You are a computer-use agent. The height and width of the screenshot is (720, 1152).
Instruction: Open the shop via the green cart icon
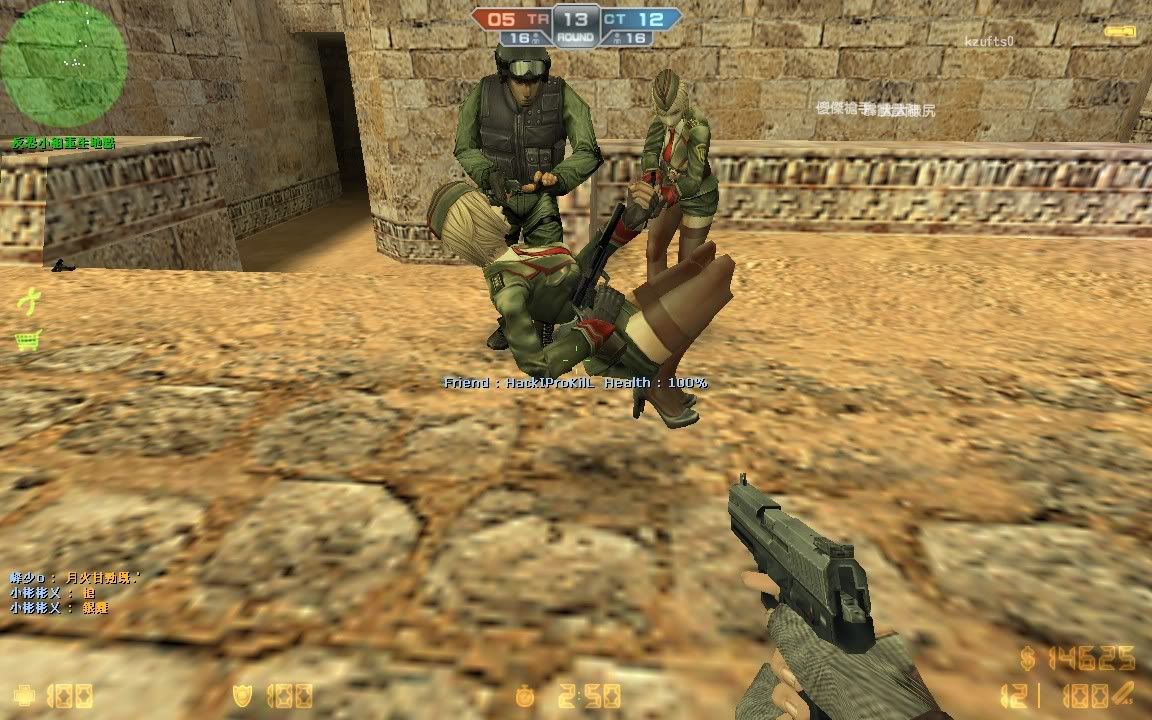coord(27,340)
